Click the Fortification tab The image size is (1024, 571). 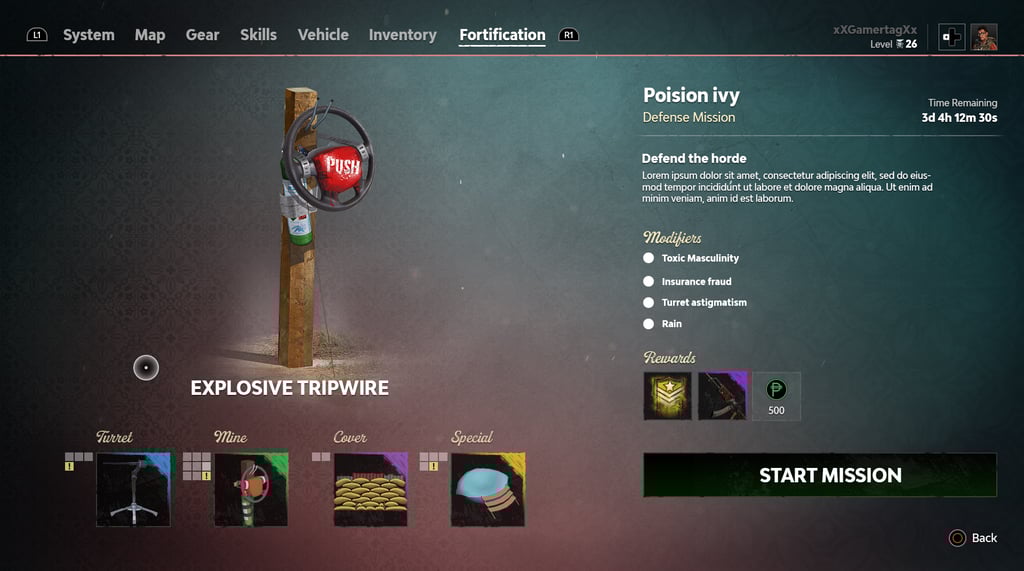(x=502, y=35)
